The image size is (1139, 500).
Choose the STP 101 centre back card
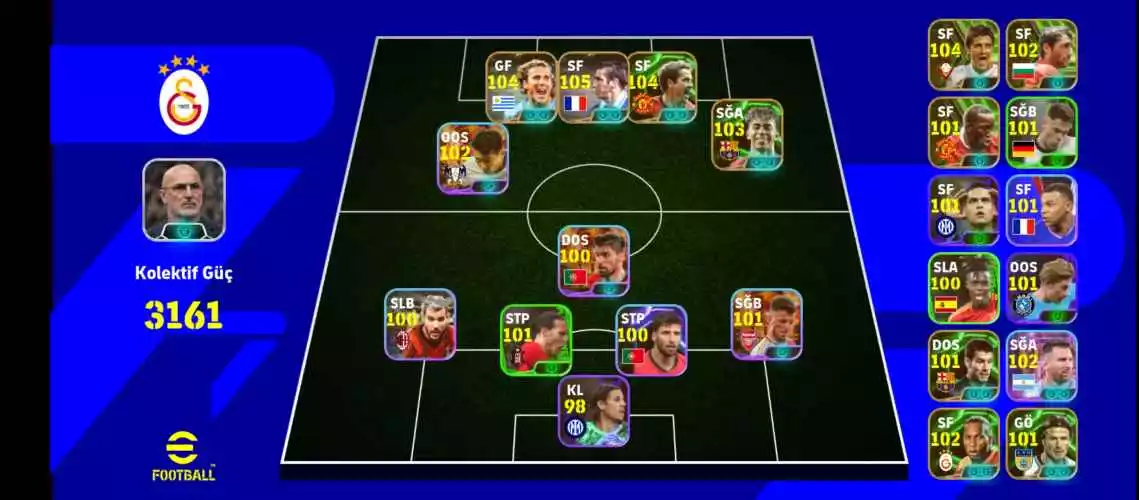tap(536, 340)
